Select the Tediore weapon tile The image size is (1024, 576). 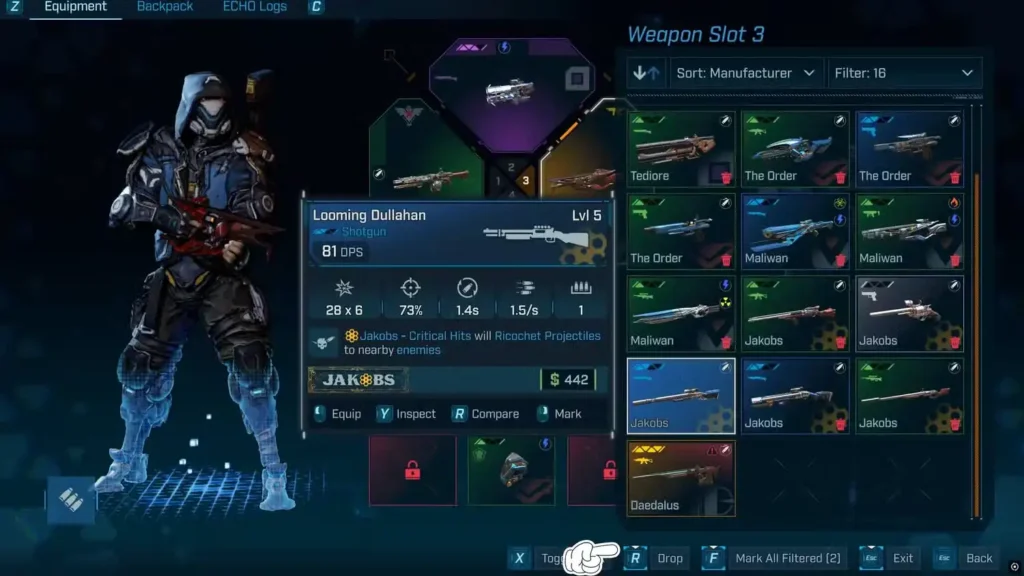coord(681,148)
